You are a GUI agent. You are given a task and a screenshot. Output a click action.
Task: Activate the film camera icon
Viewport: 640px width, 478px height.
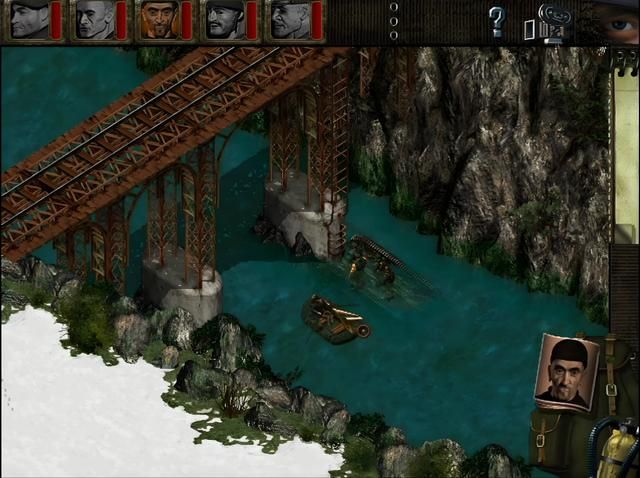point(552,19)
